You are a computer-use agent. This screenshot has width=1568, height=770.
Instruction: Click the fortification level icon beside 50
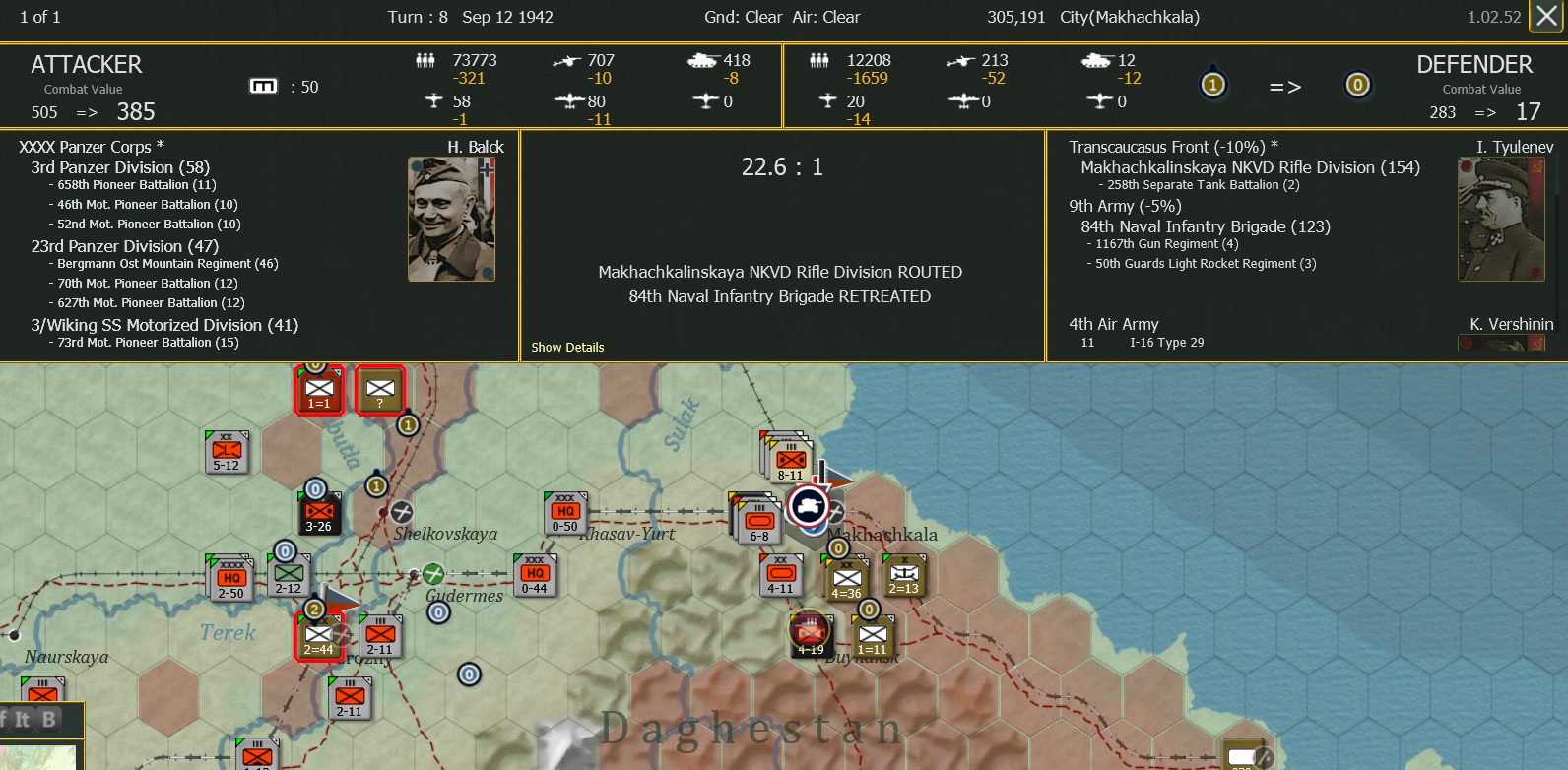(264, 86)
